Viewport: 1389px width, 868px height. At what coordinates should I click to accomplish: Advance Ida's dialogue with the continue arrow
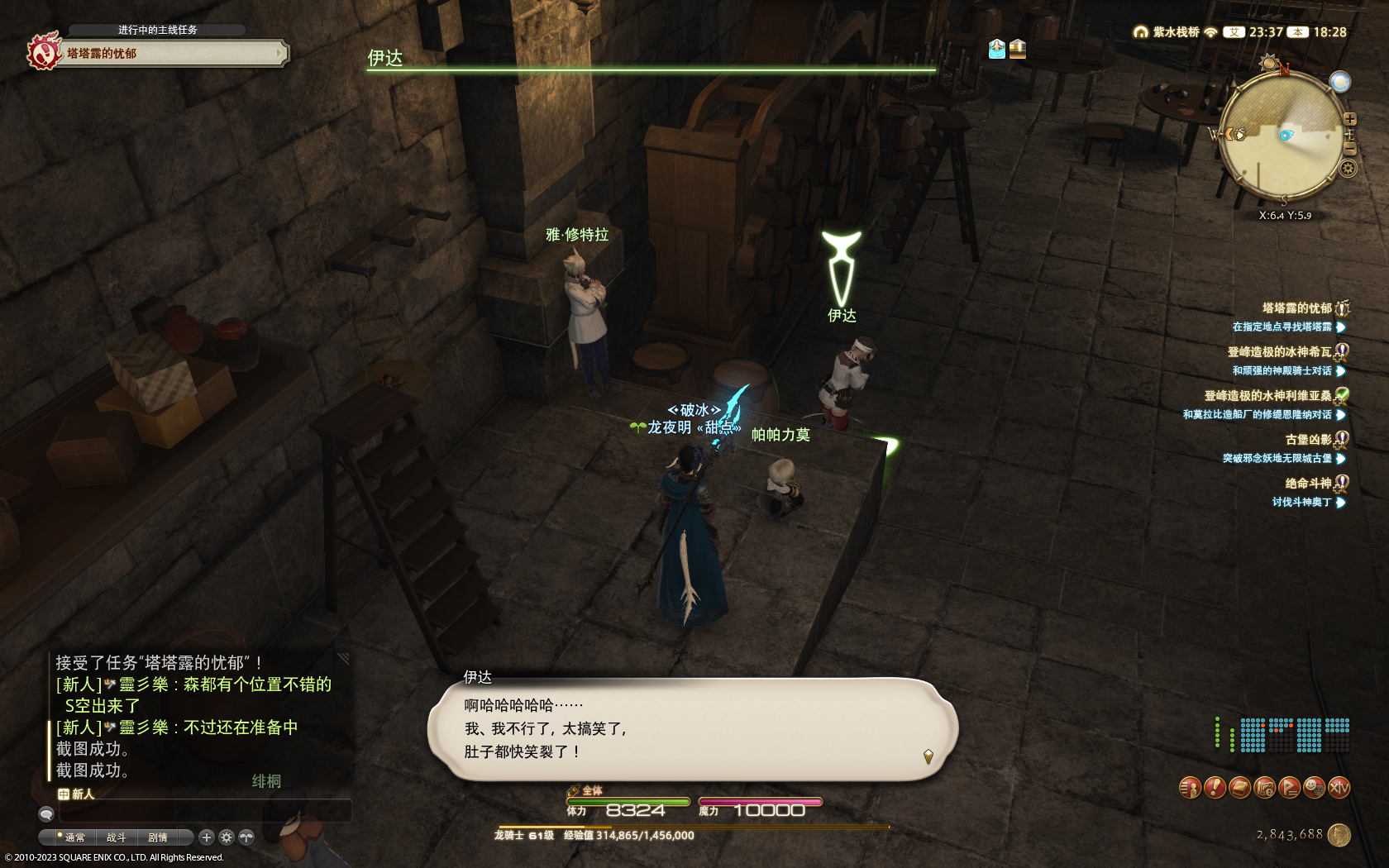click(x=928, y=756)
